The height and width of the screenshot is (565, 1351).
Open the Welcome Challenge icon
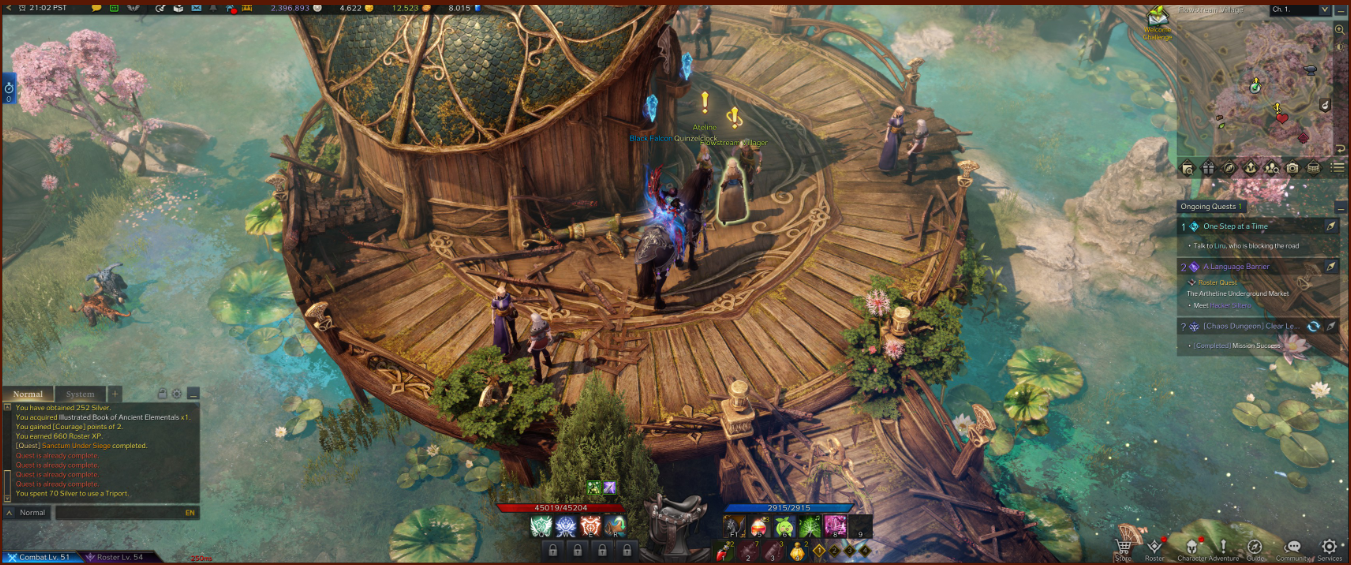1159,19
